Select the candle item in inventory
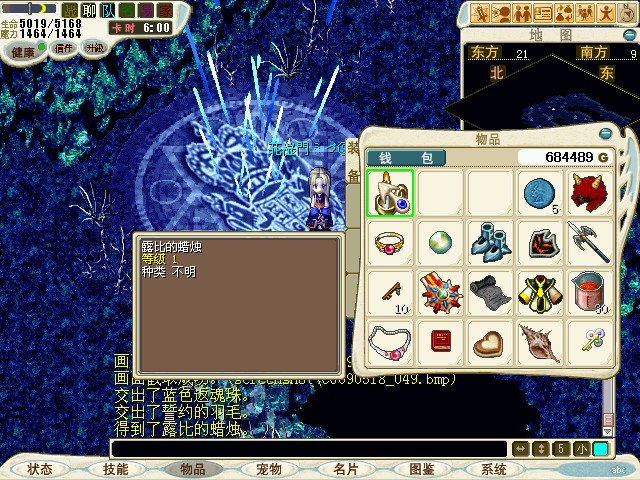Viewport: 640px width, 480px height. [x=390, y=192]
